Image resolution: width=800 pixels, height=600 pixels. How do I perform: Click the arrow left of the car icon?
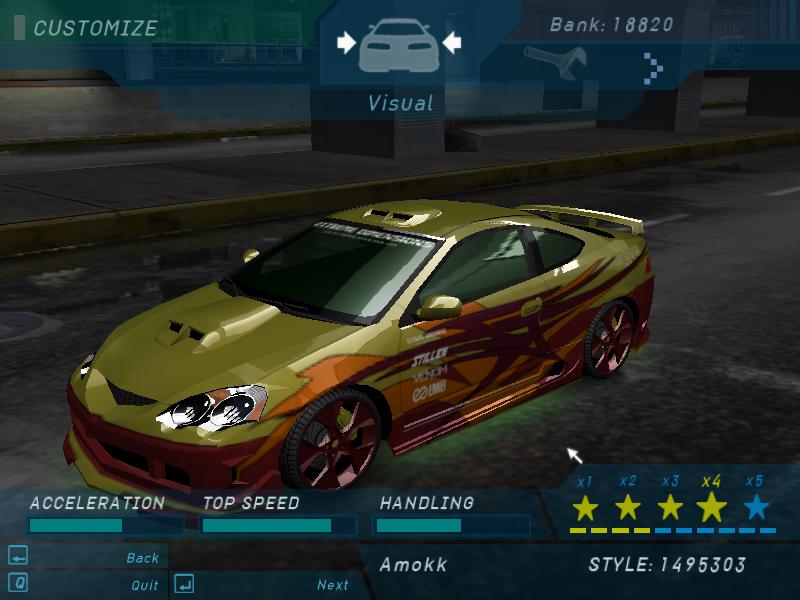click(346, 42)
